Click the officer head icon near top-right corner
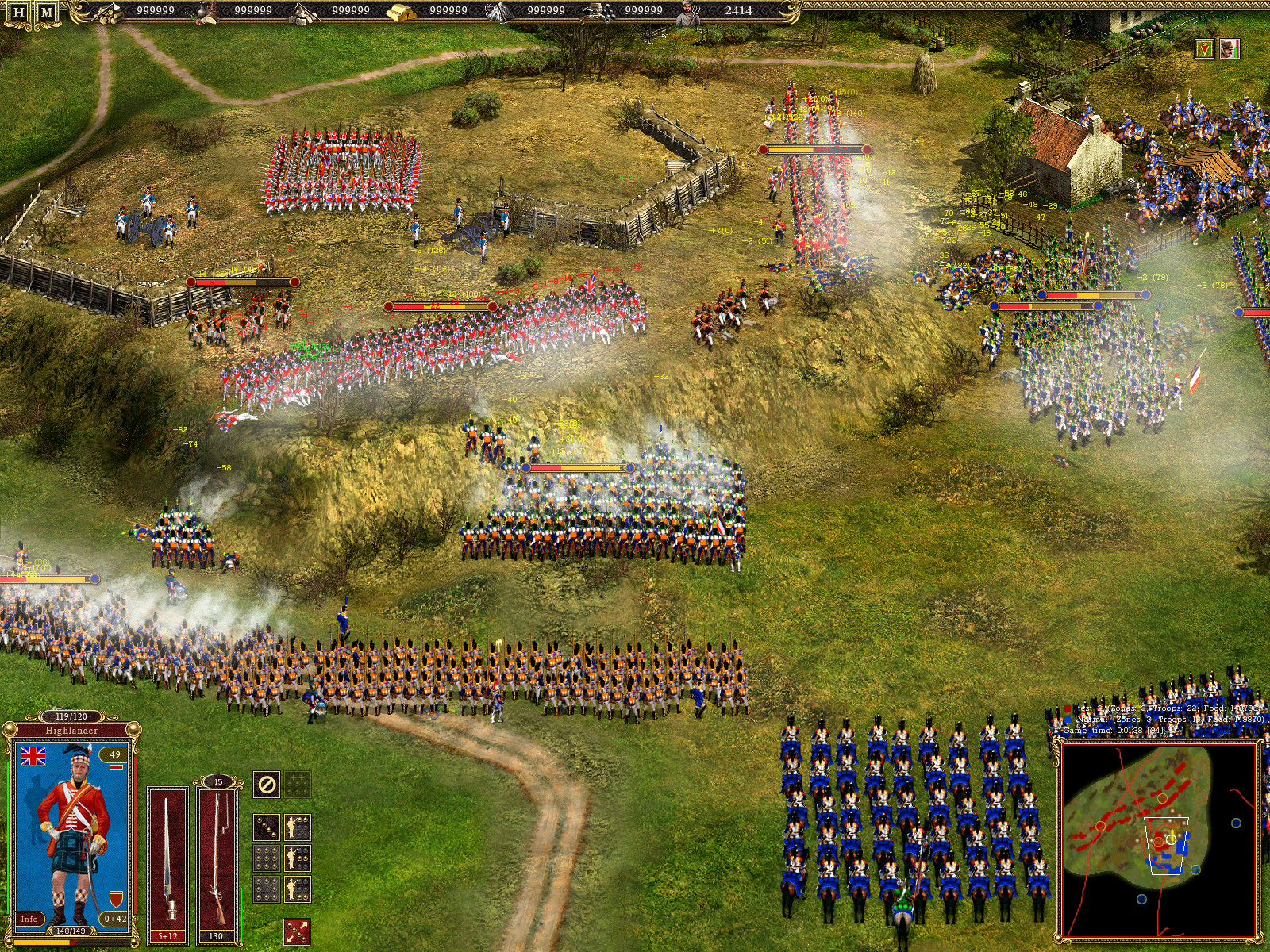Screen dimensions: 1270x952 [1230, 48]
